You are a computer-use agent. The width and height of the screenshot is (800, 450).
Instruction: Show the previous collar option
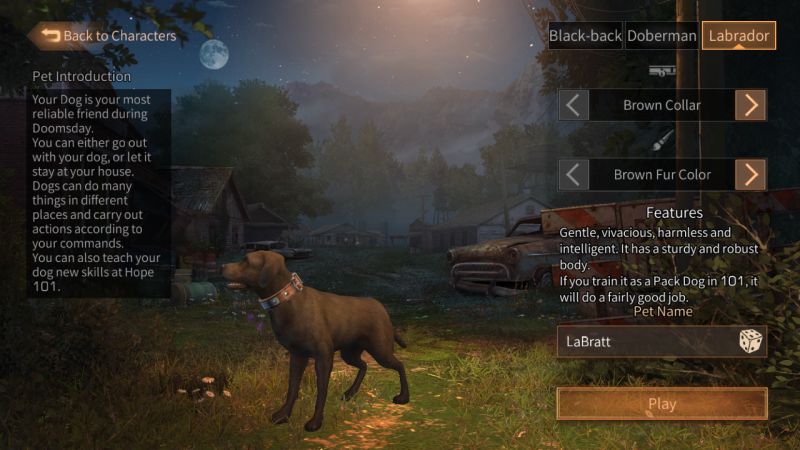573,105
